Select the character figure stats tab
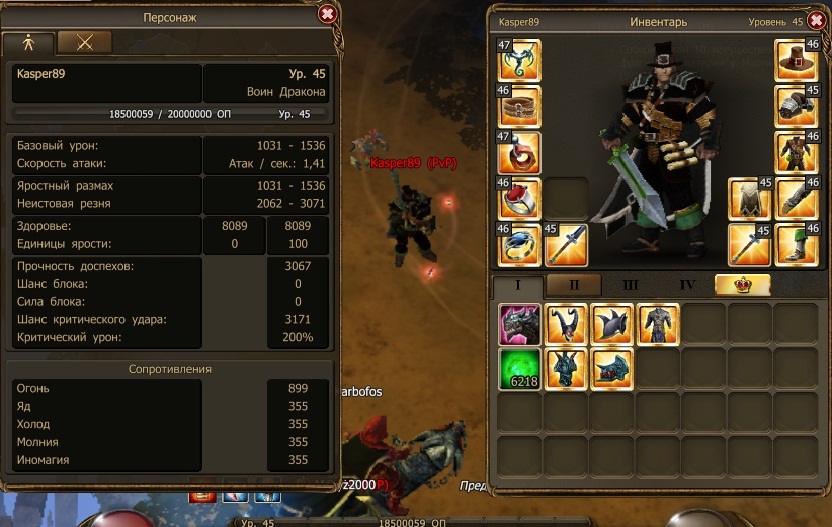Viewport: 832px width, 527px height. [28, 42]
